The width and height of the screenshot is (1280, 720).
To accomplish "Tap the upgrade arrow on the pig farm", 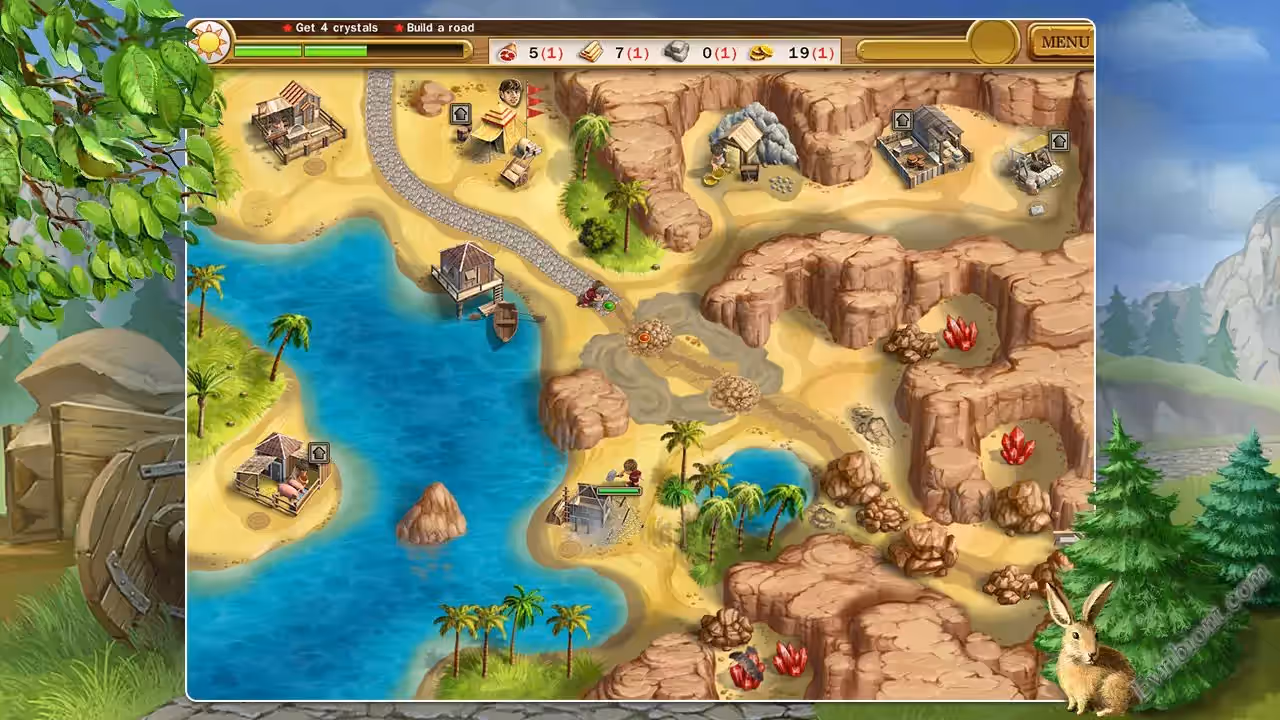I will 319,453.
